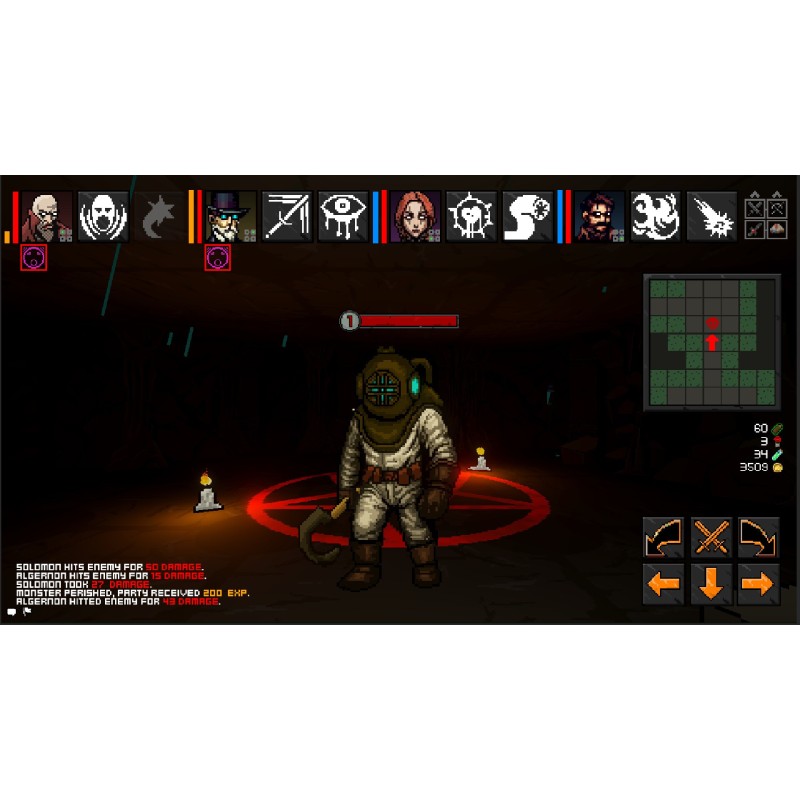Turn the party left
Viewport: 800px width, 800px height.
(x=663, y=538)
